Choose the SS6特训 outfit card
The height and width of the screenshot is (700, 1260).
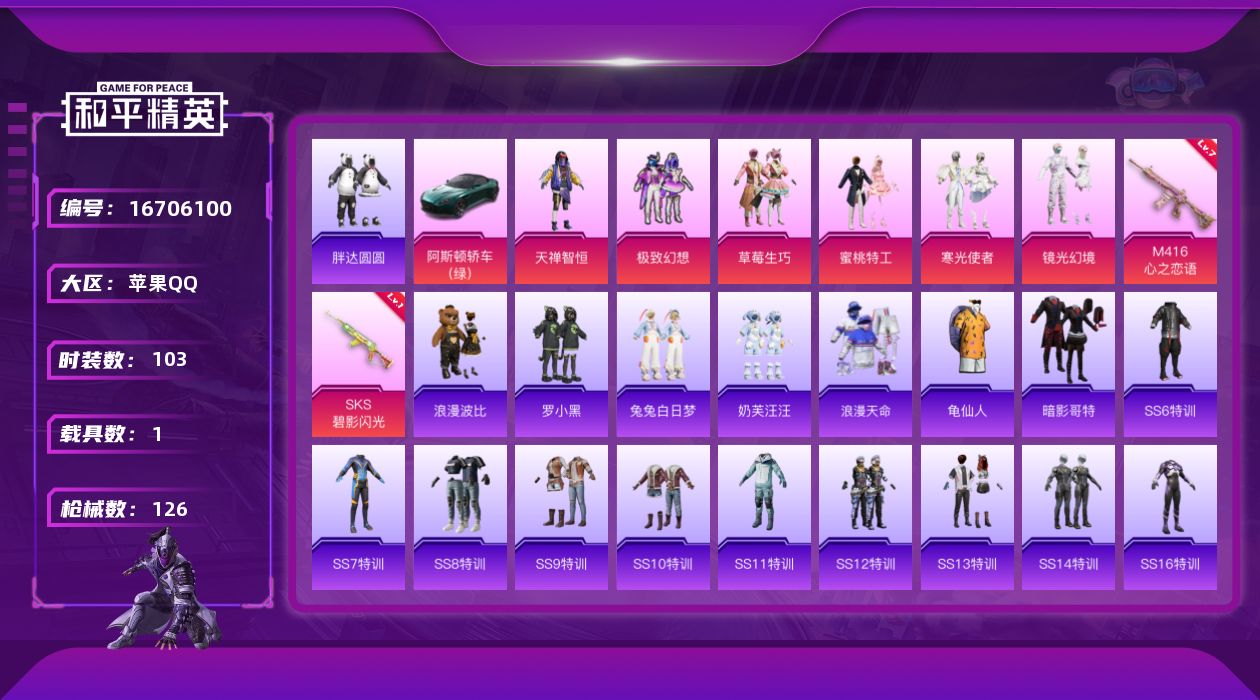pos(1170,364)
